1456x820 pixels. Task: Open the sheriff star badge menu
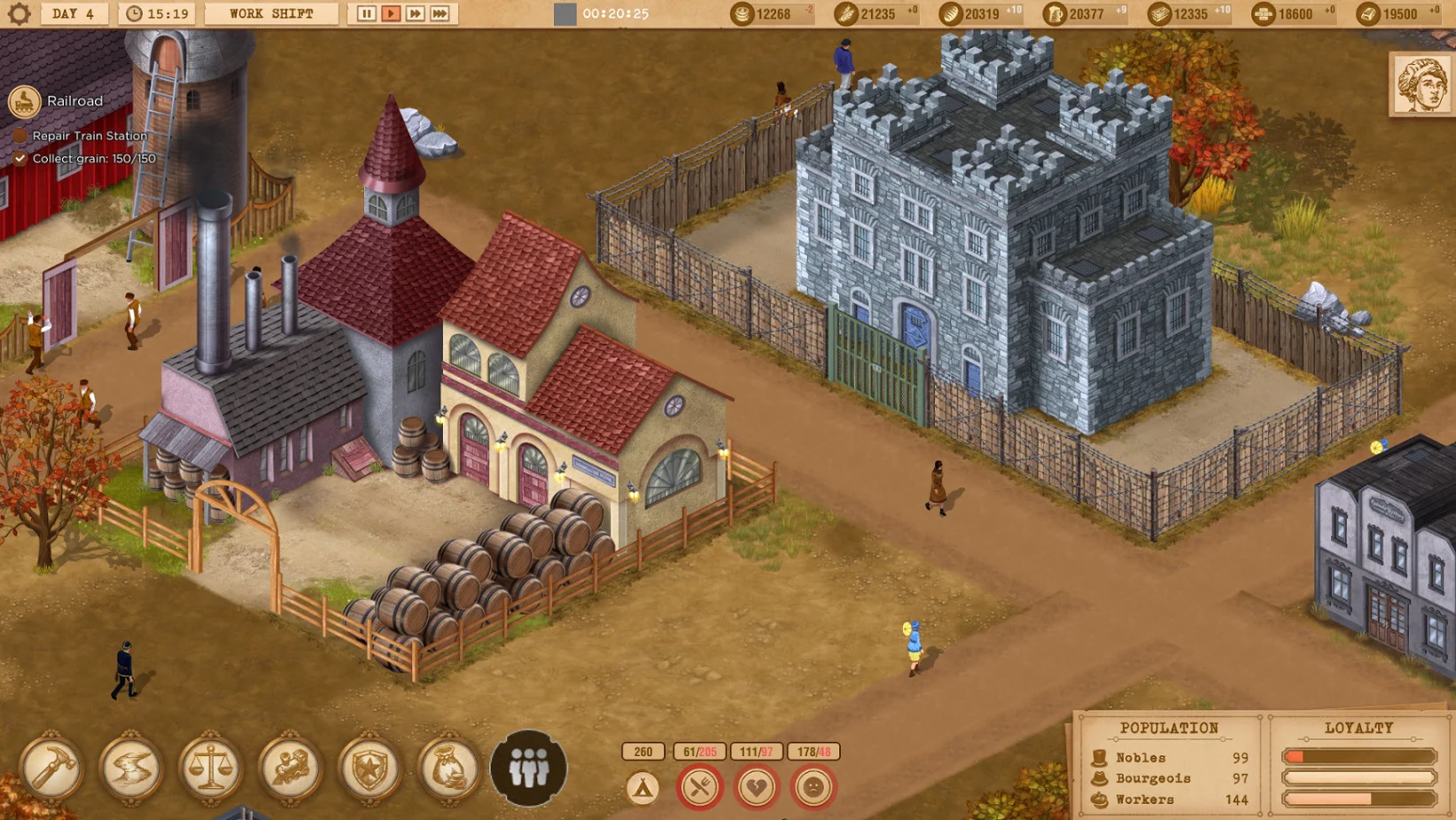point(370,769)
